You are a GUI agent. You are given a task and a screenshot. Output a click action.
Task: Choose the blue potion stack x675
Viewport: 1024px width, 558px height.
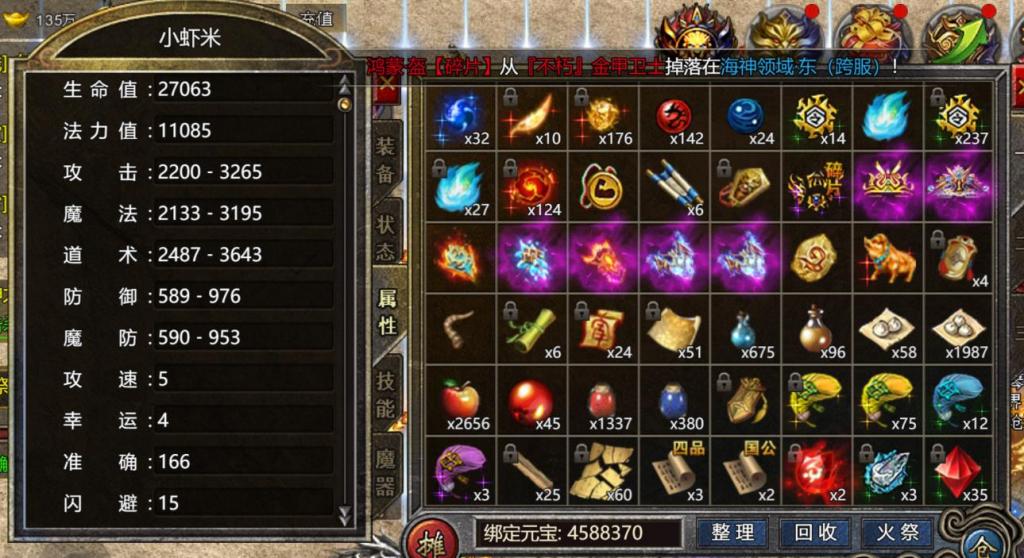[x=743, y=330]
